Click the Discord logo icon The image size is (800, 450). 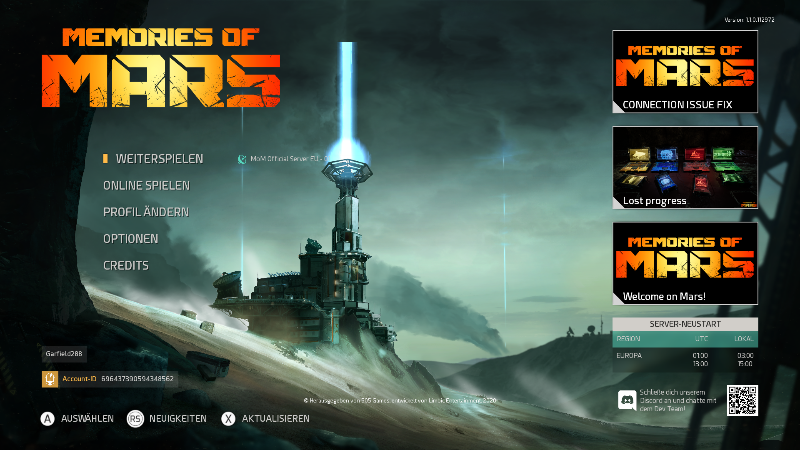[x=627, y=399]
